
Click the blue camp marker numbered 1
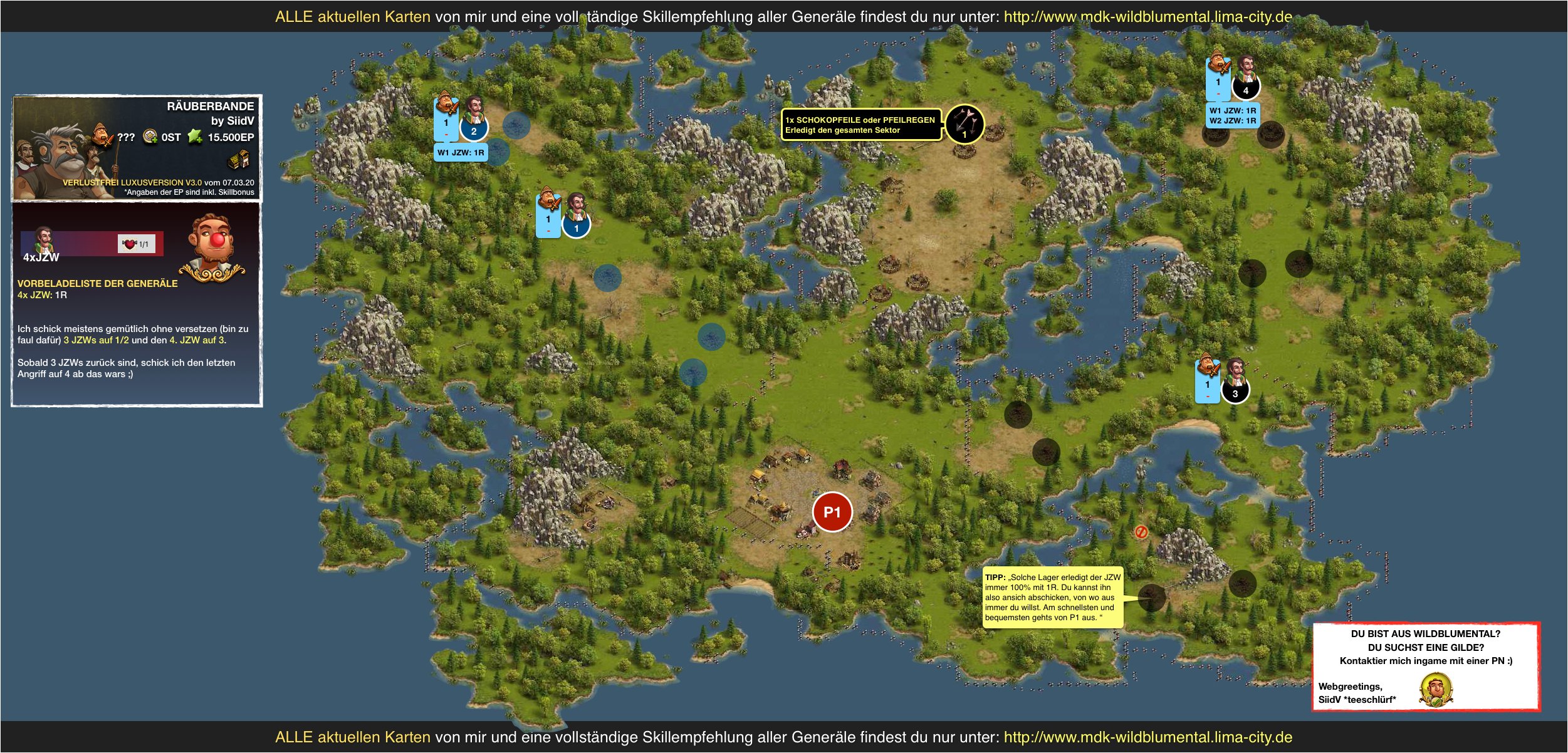[576, 227]
